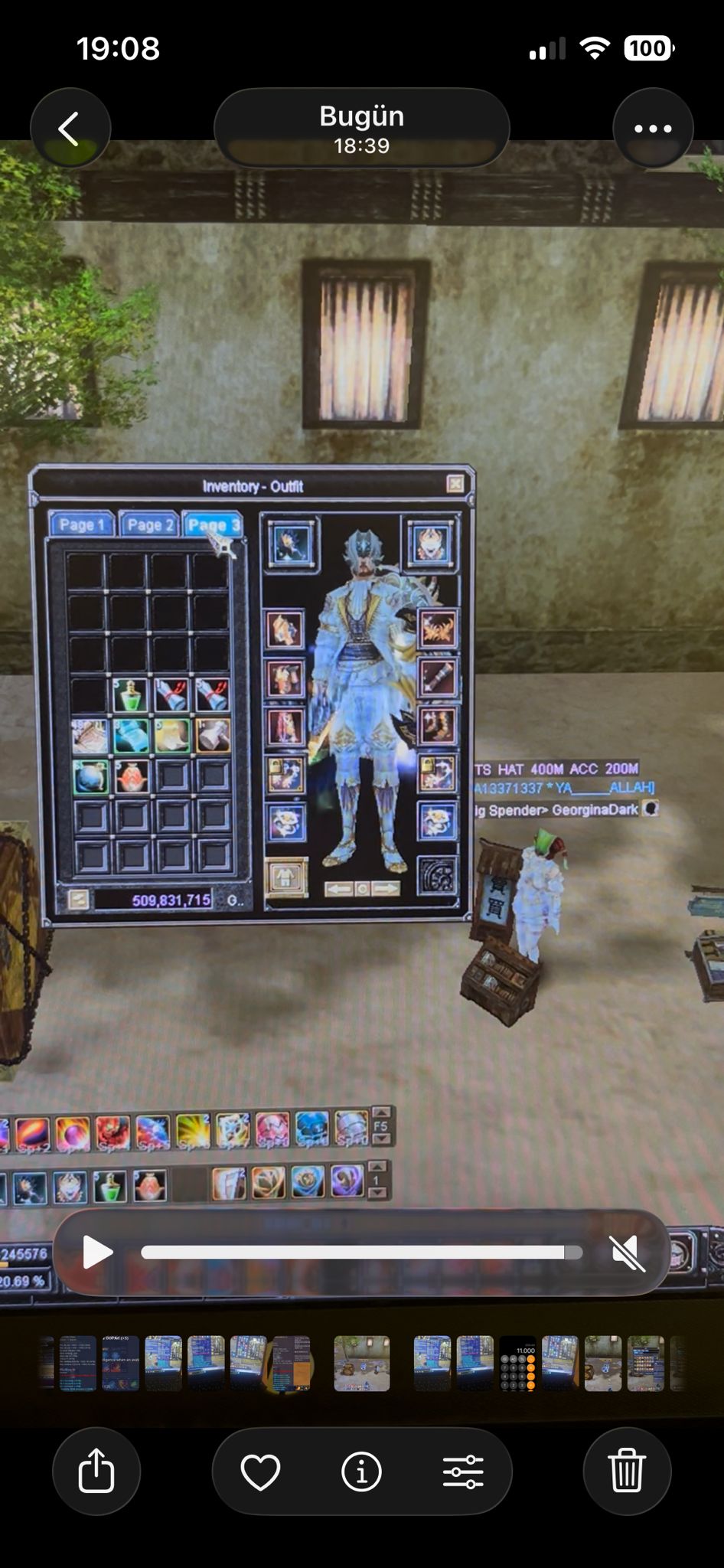Play the video
Viewport: 724px width, 1568px height.
[97, 1252]
